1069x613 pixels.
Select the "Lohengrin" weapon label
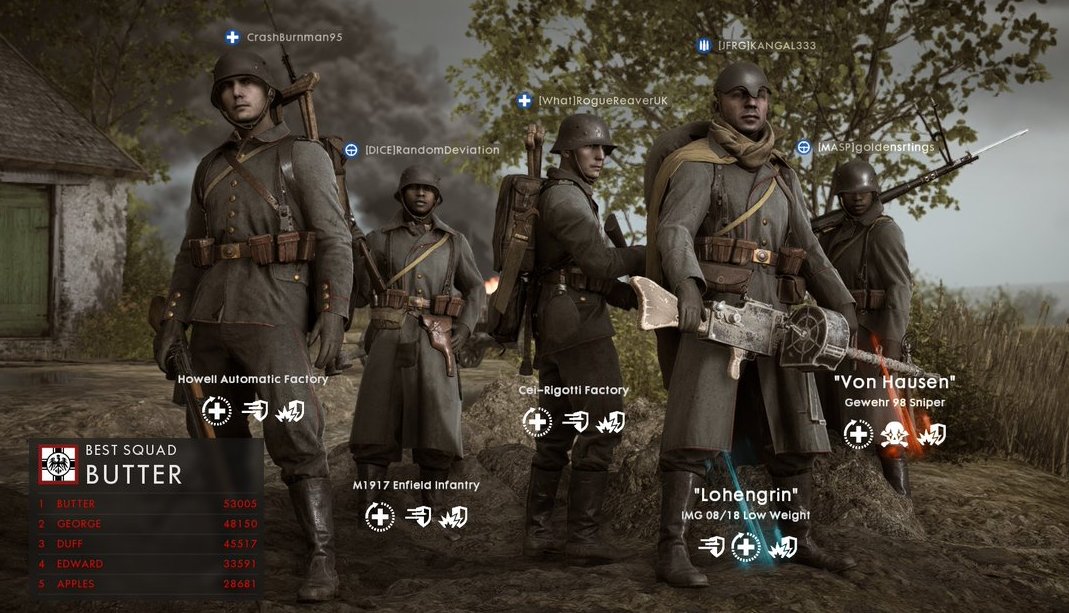[x=747, y=495]
